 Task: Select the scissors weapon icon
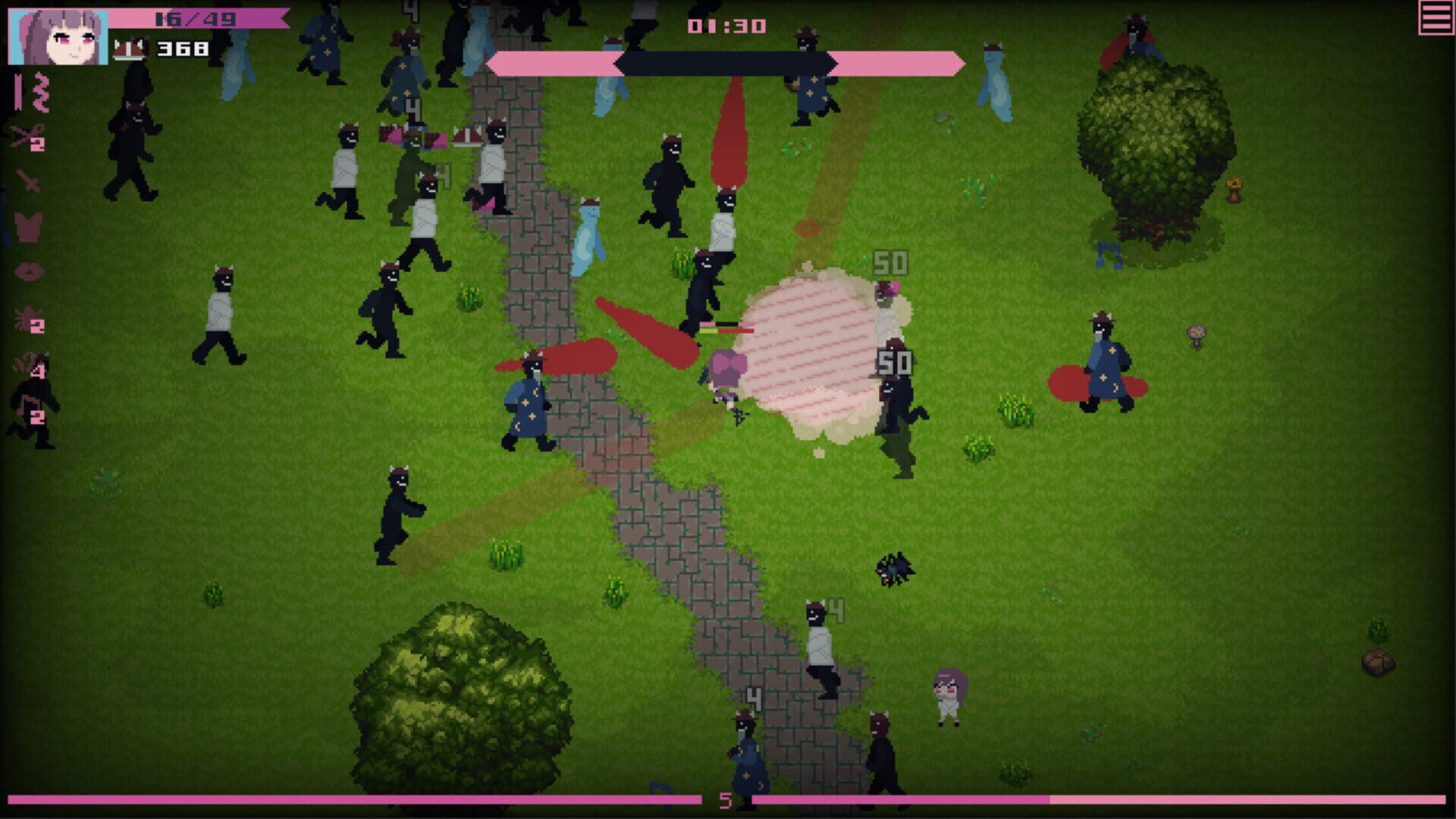point(23,135)
